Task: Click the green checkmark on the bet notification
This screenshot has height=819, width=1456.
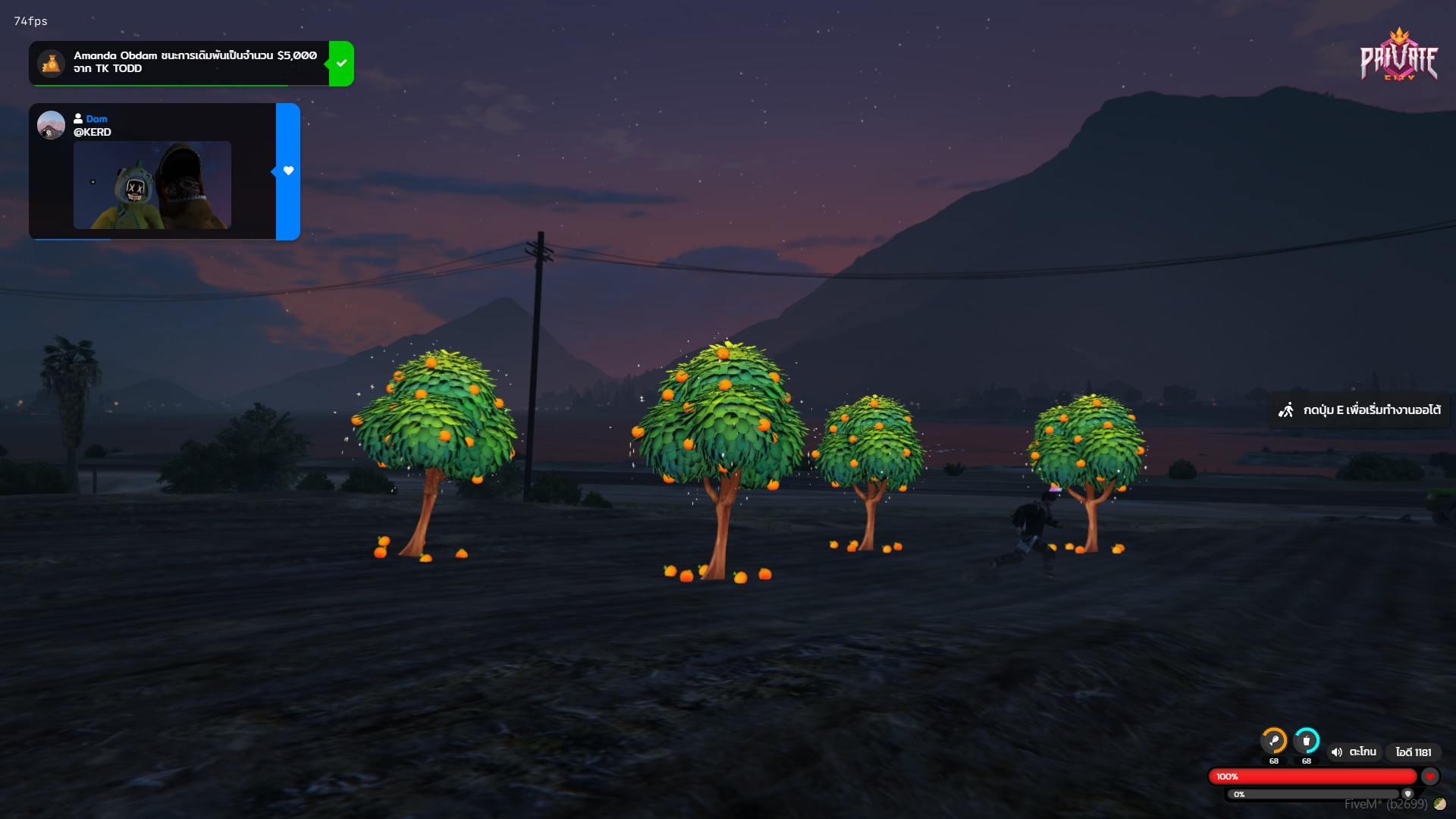Action: (x=341, y=64)
